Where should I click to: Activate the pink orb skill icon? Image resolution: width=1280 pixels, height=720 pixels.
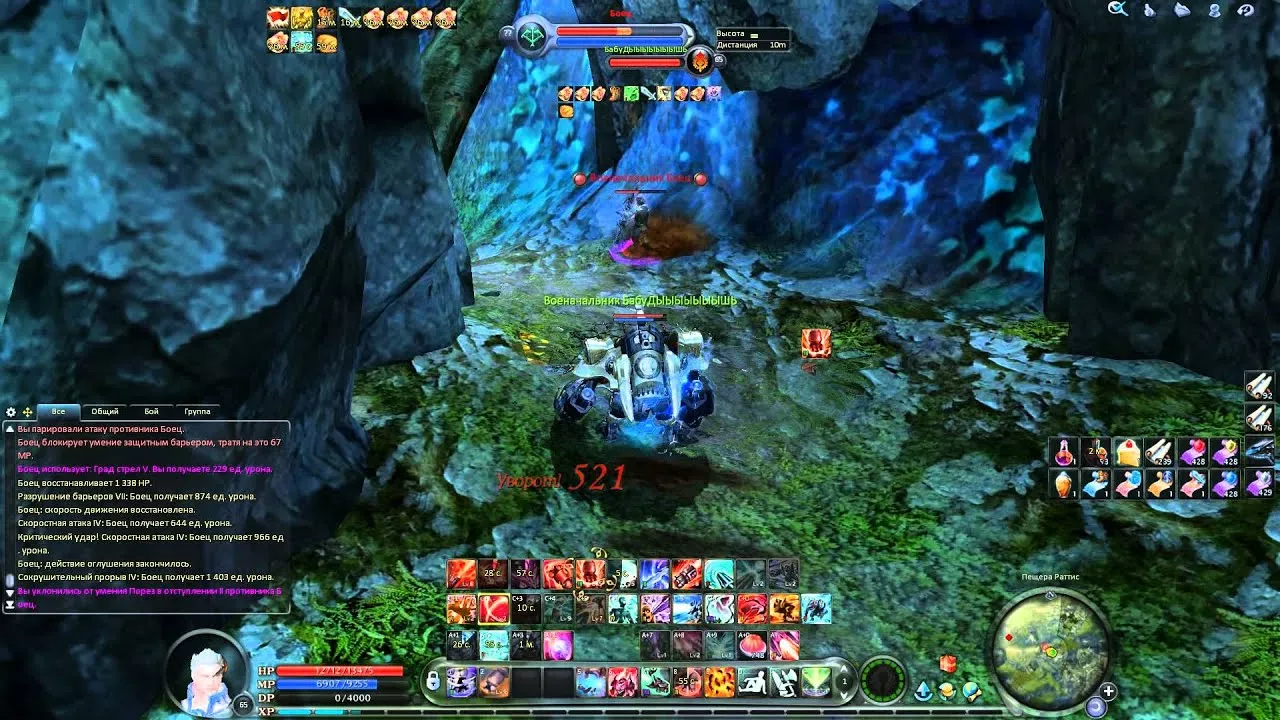click(x=557, y=644)
